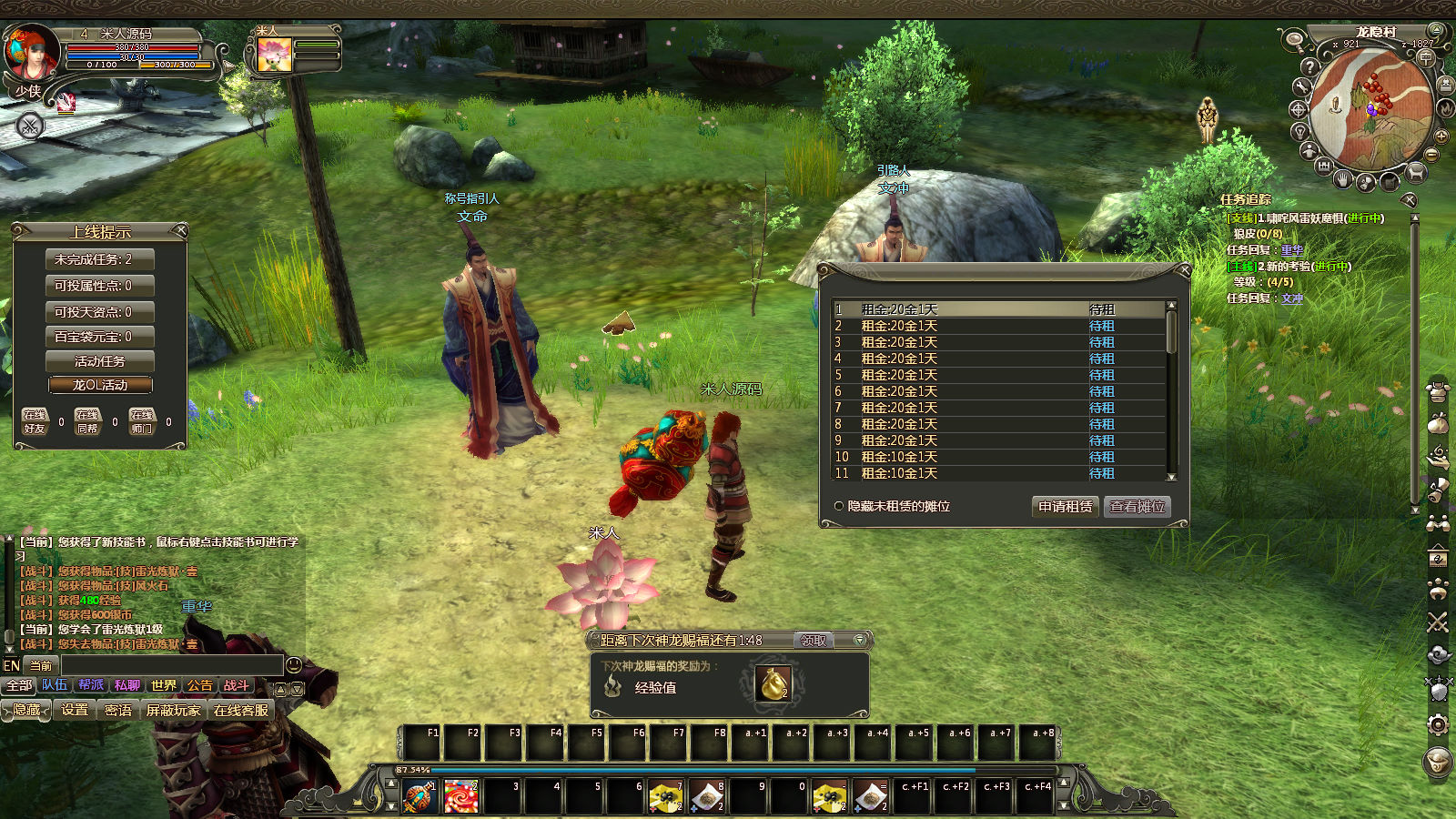Open the circular minimap
Screen dimensions: 1456x819
click(x=1370, y=109)
